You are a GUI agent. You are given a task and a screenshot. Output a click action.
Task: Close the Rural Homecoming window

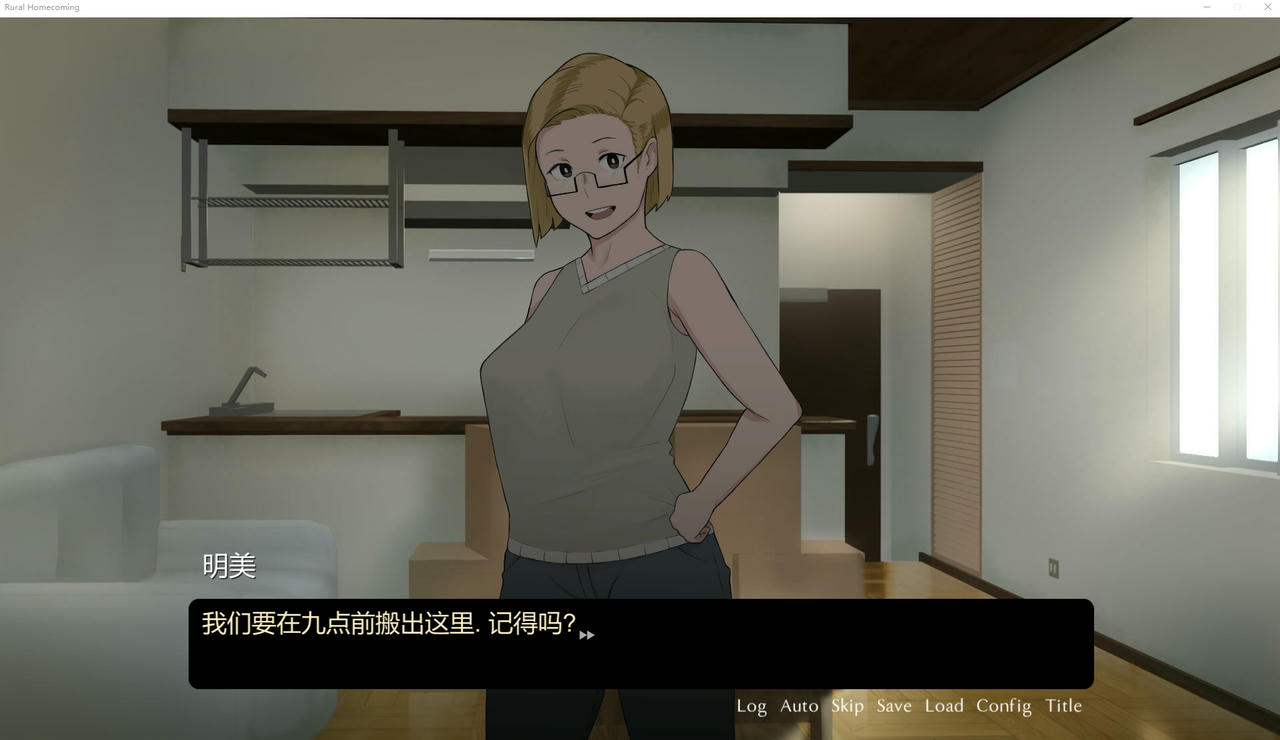point(1267,7)
